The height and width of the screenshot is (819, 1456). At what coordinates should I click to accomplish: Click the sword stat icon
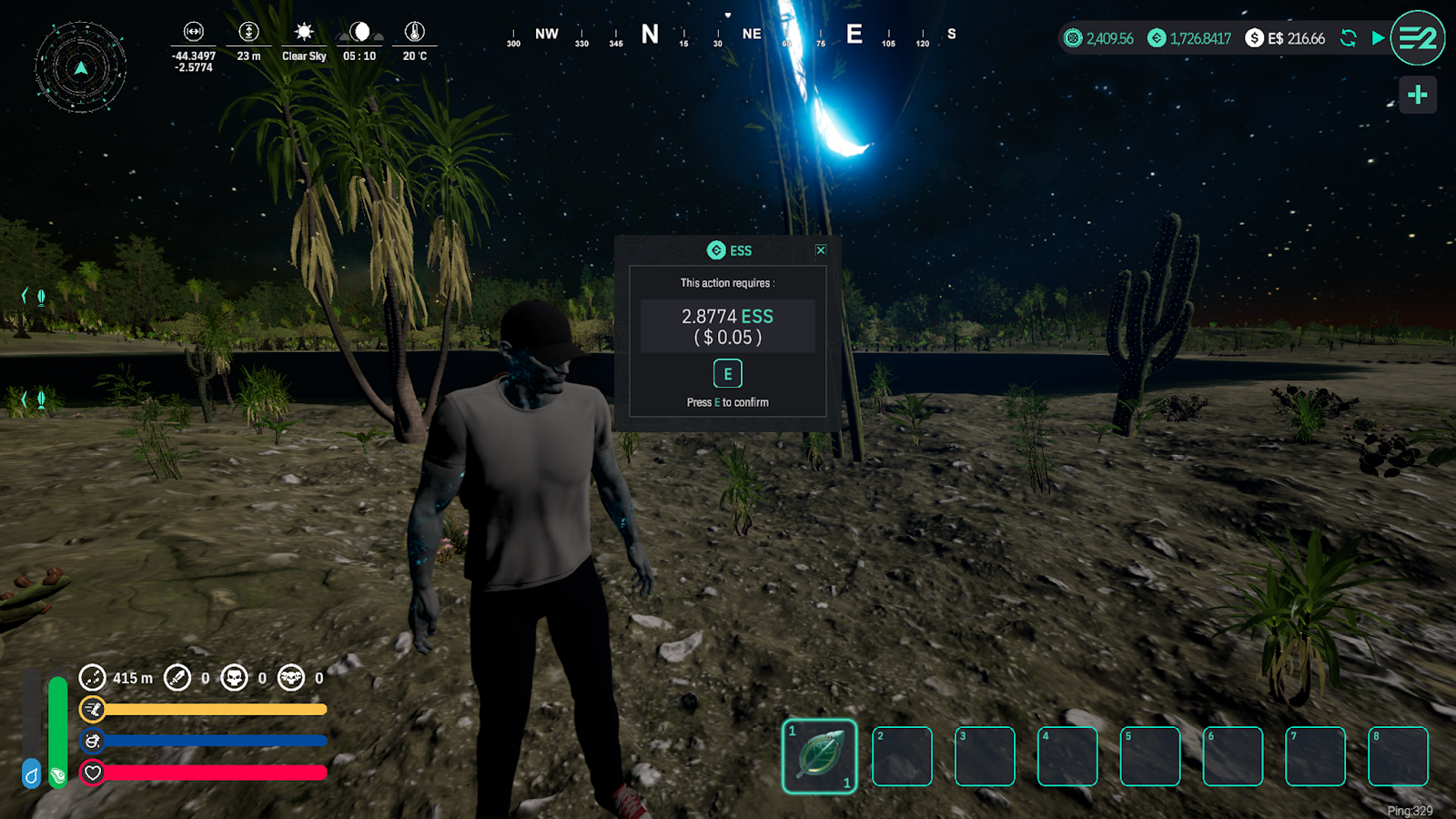click(177, 678)
